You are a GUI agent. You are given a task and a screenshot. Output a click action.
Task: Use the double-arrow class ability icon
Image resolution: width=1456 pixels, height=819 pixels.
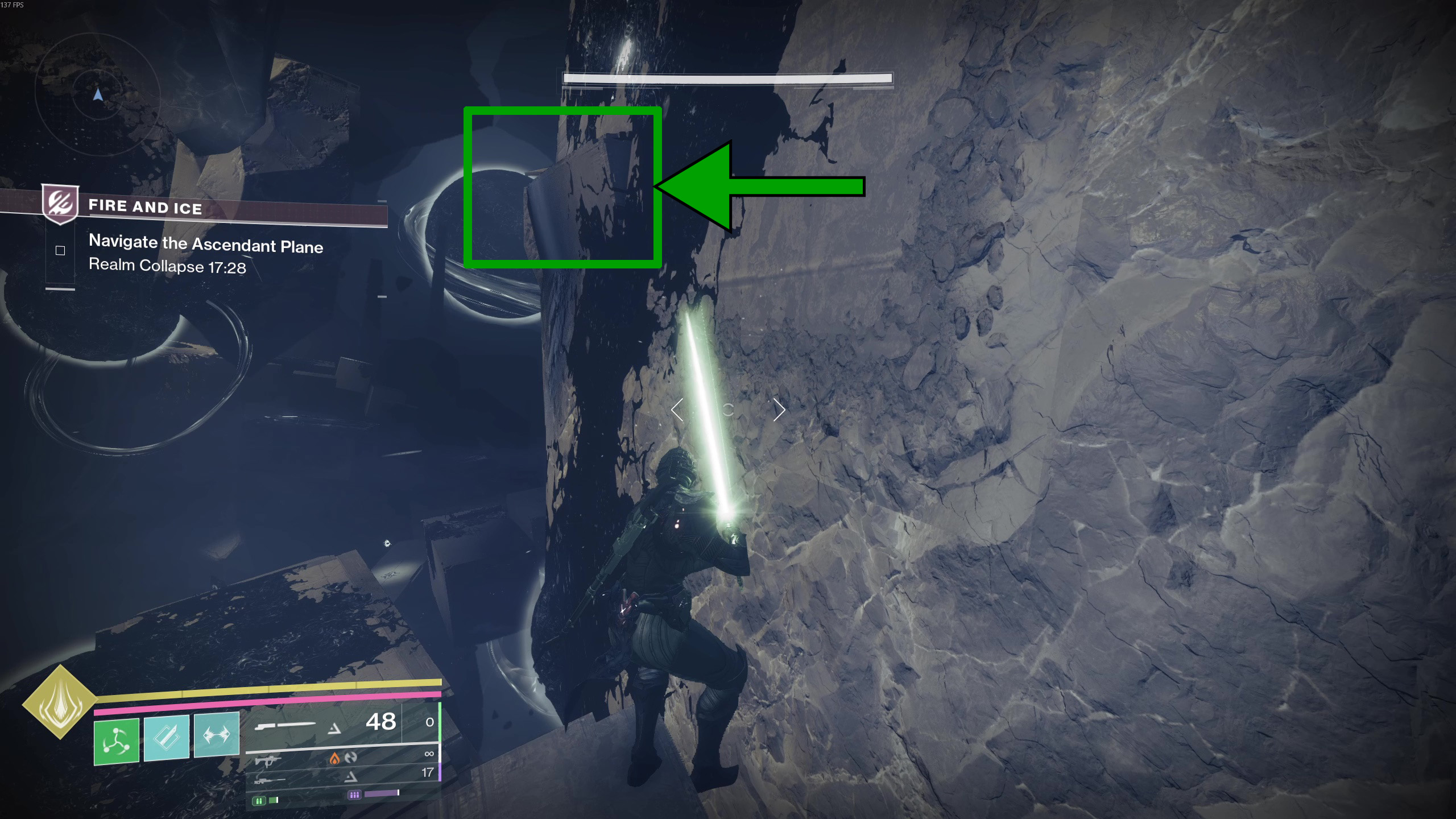point(217,735)
